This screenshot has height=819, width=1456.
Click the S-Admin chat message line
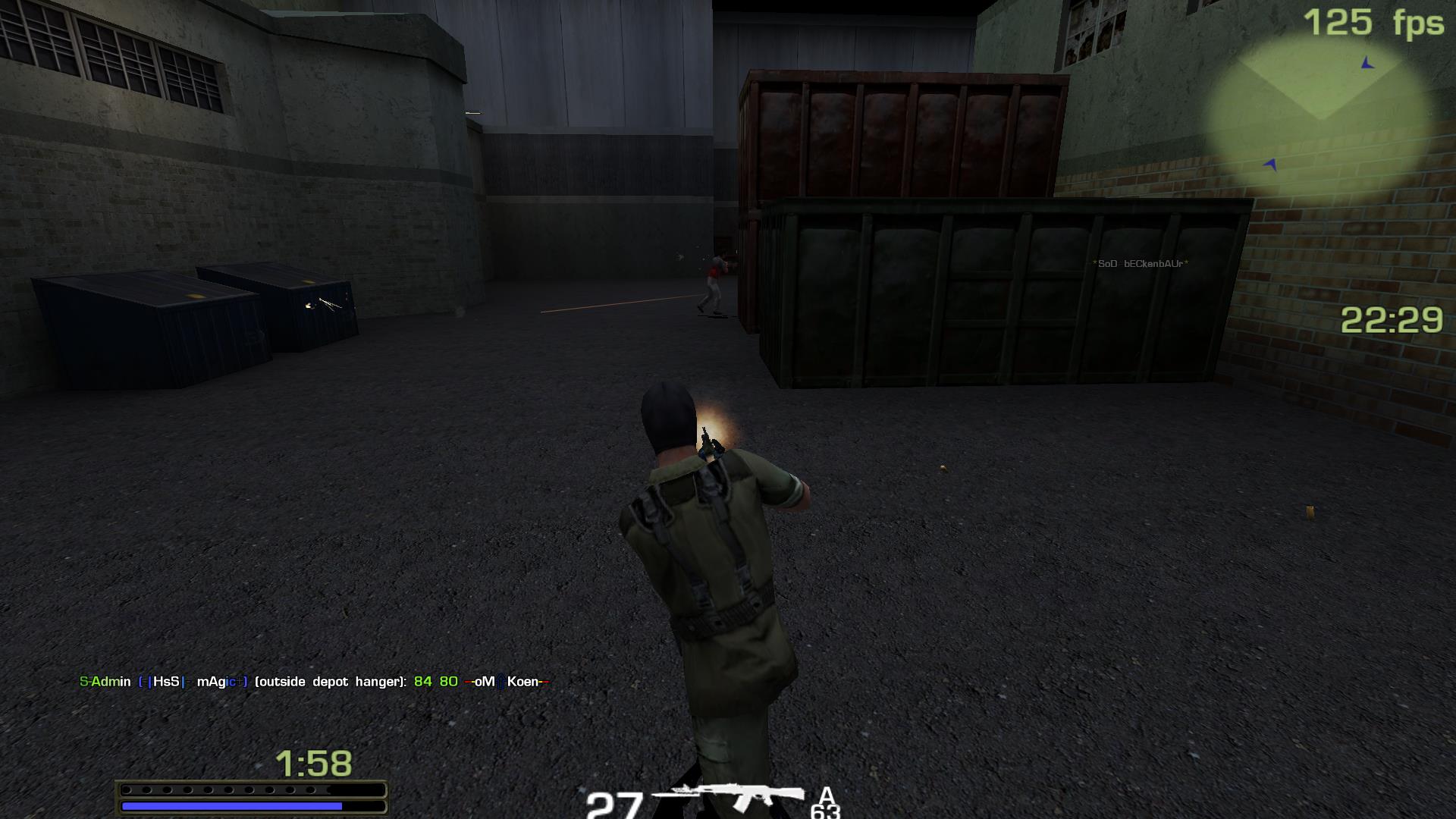tap(313, 682)
